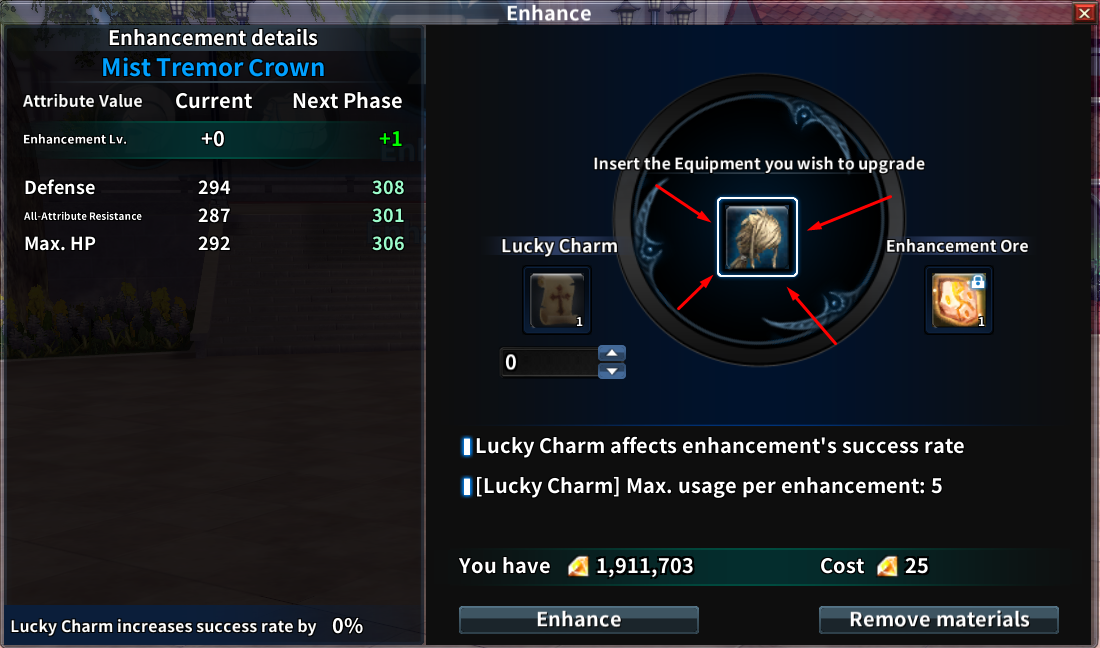Close the Enhance window
The width and height of the screenshot is (1100, 648).
(x=1084, y=13)
